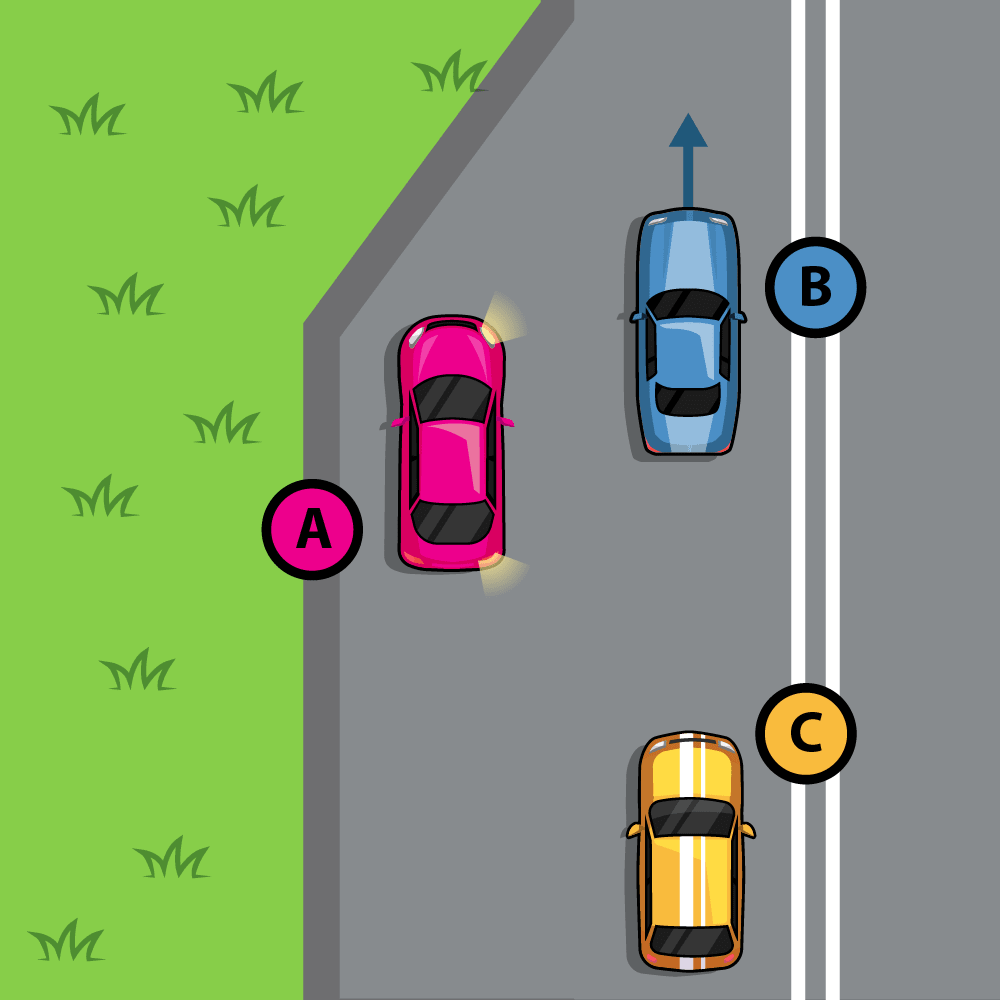Pick the yellow circle labeled C

point(805,734)
